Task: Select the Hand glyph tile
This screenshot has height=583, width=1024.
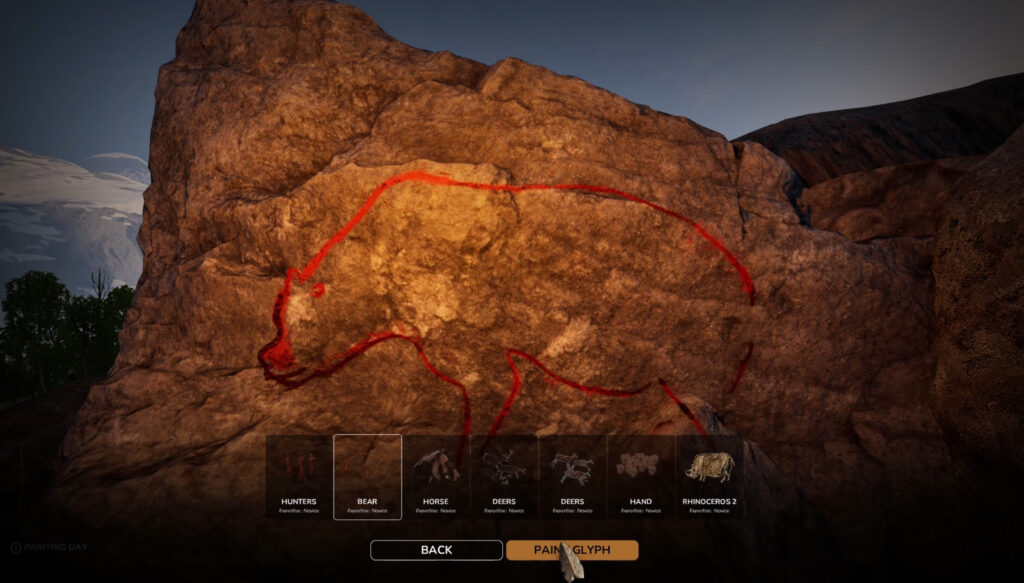Action: [641, 477]
